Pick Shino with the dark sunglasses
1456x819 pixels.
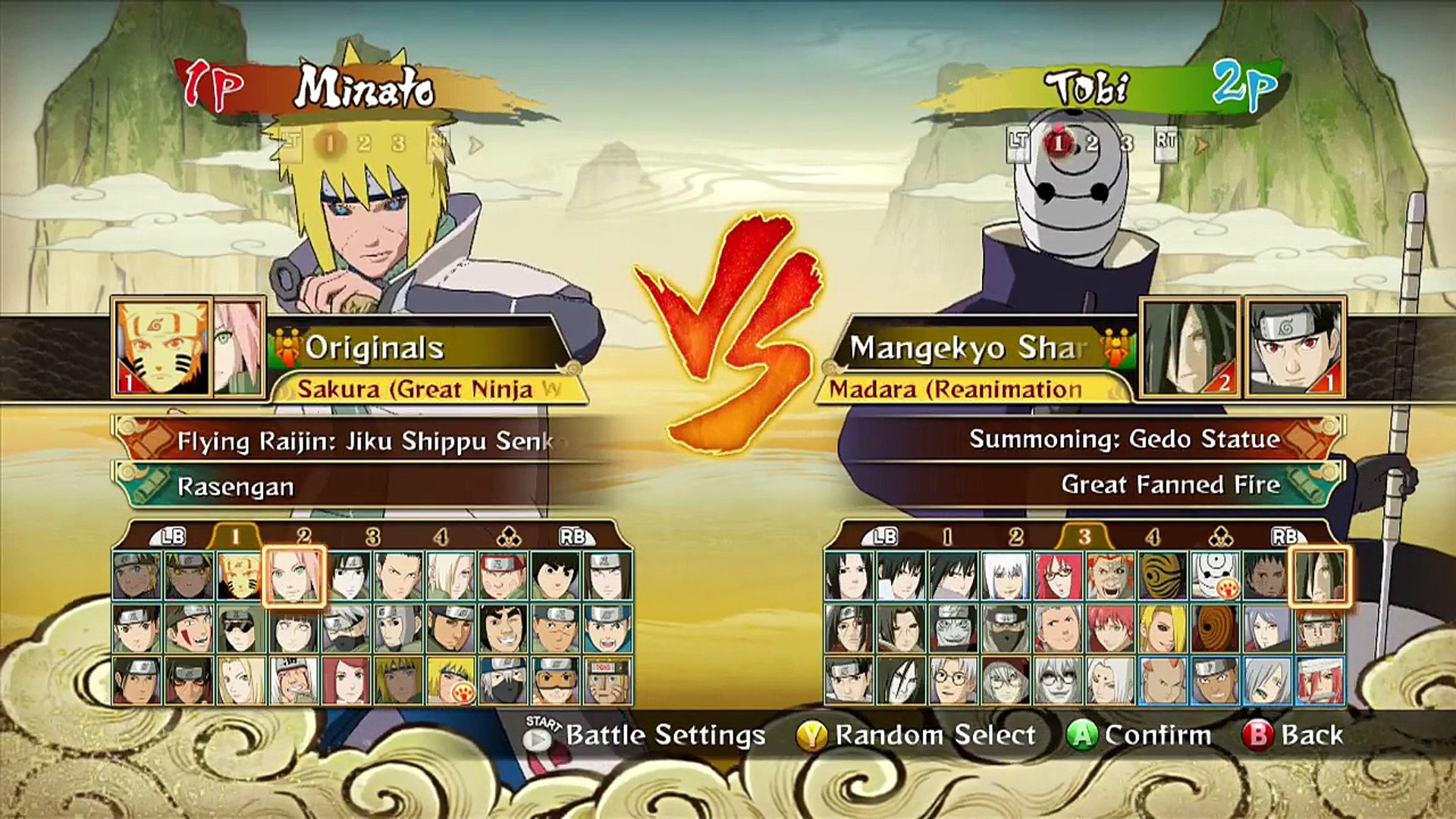pos(240,629)
